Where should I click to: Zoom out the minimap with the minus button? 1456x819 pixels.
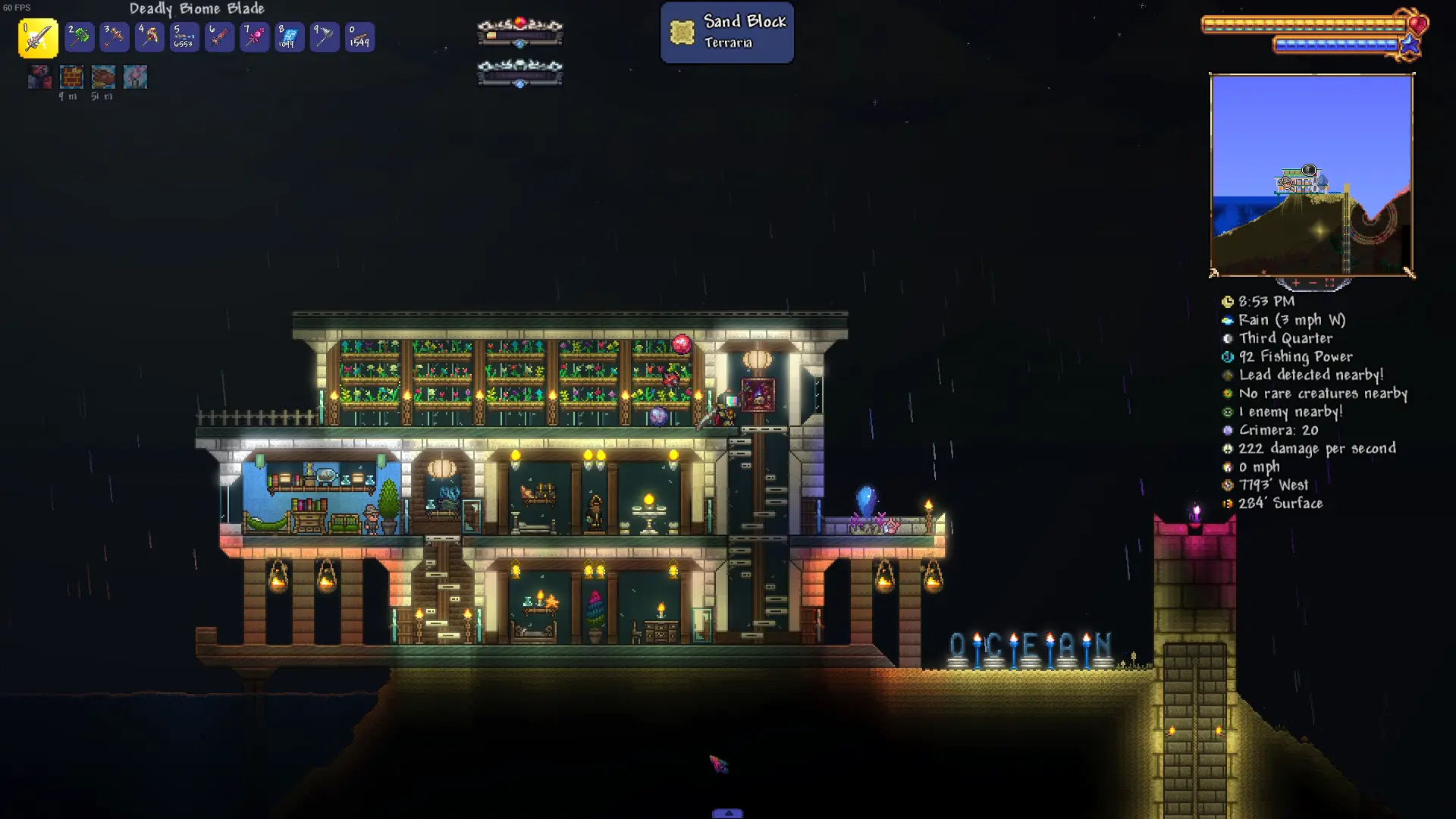click(1313, 283)
